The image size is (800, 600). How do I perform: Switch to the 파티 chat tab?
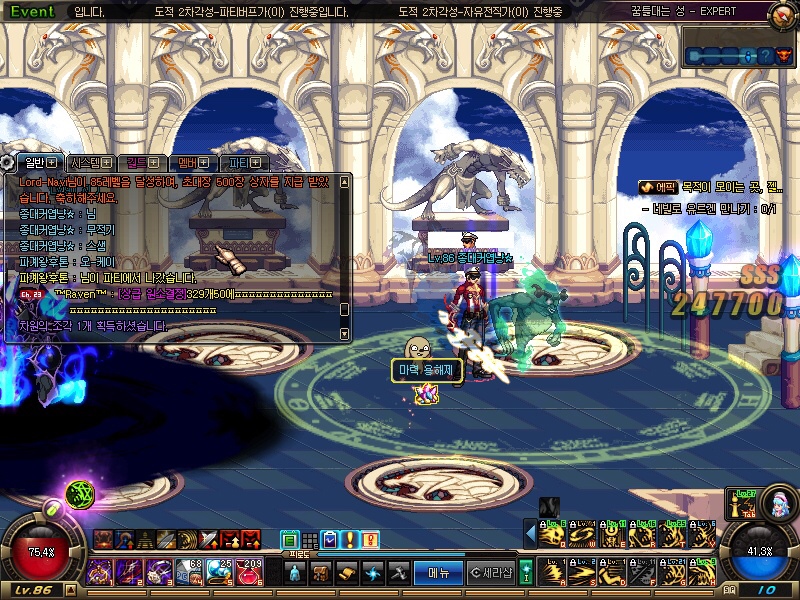244,162
